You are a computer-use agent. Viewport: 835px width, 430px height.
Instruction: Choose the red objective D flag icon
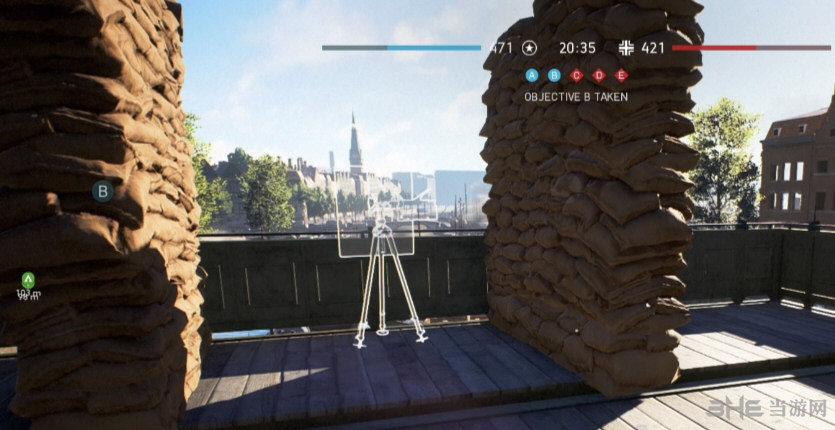pyautogui.click(x=599, y=74)
